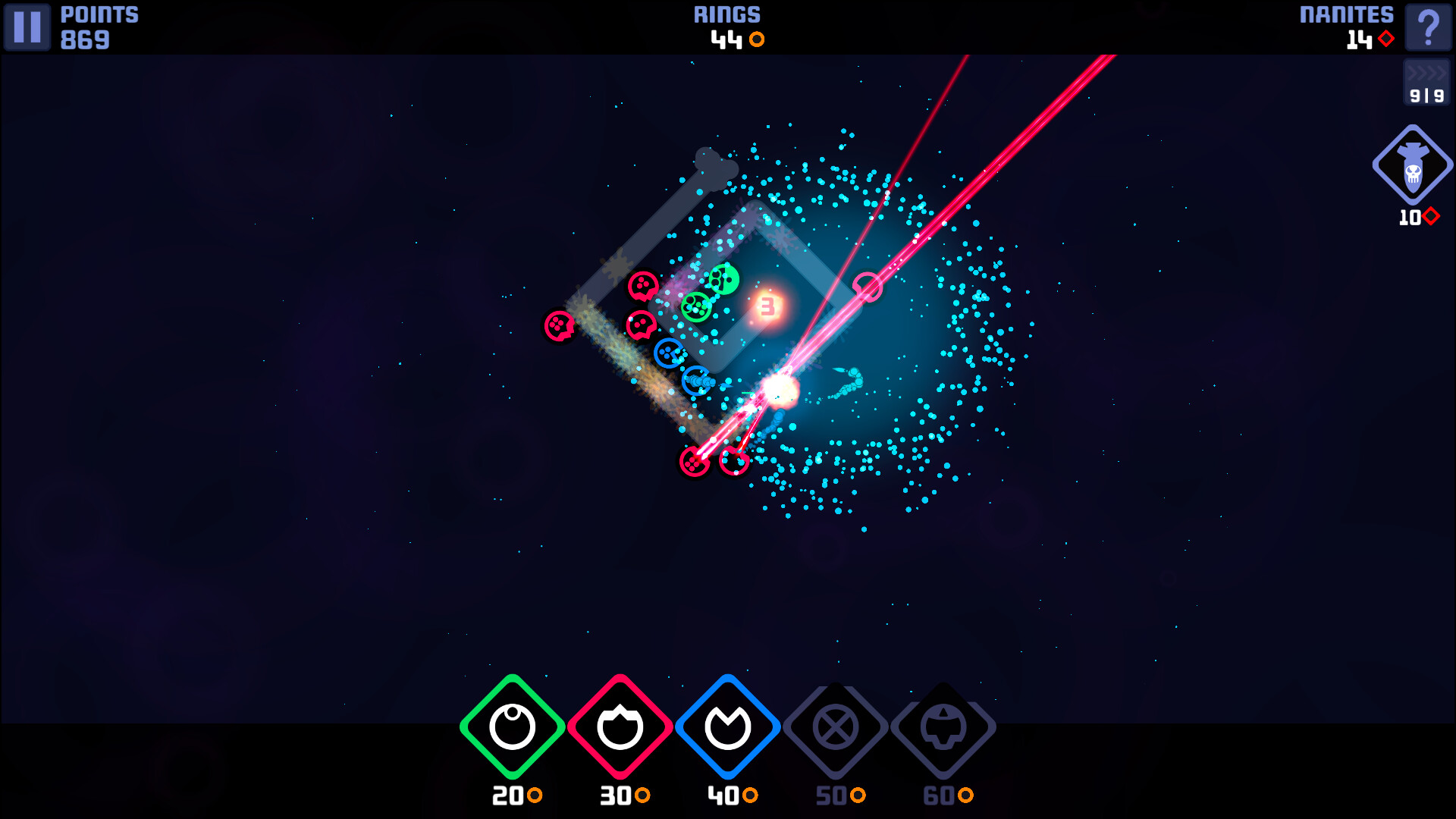The height and width of the screenshot is (819, 1456).
Task: Click the locked X-icon turret costing 50 rings
Action: click(x=836, y=726)
